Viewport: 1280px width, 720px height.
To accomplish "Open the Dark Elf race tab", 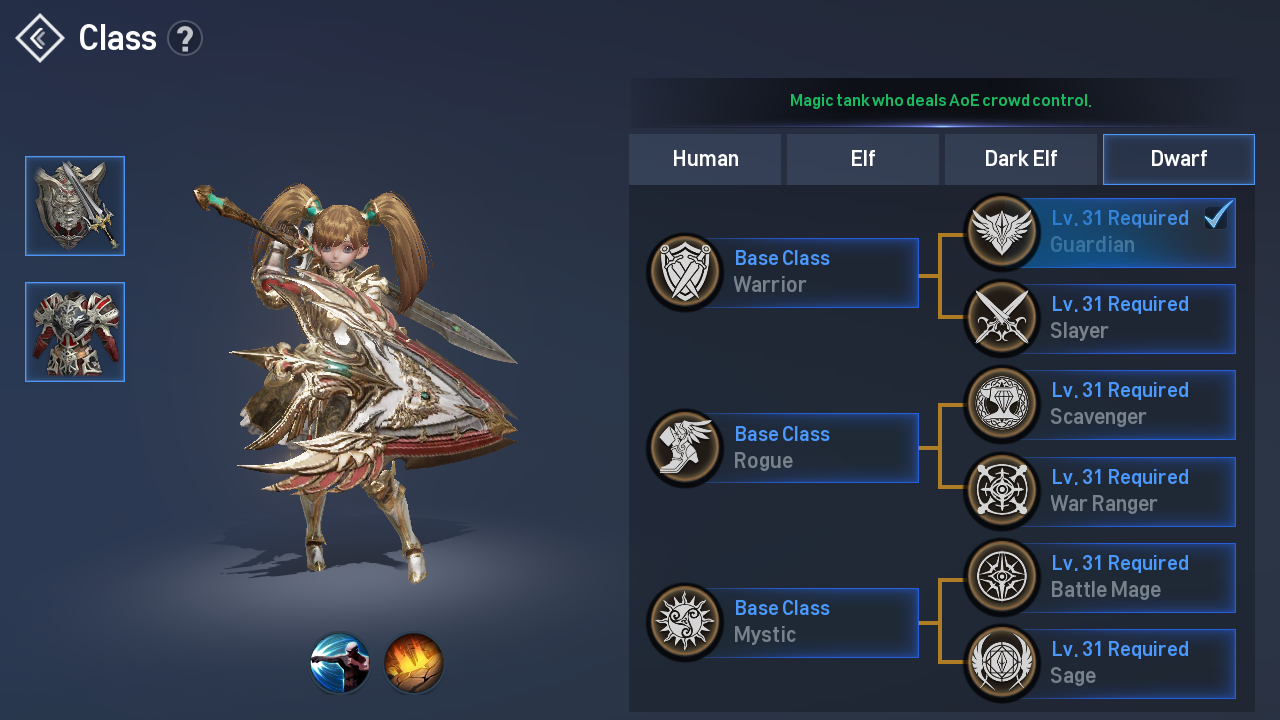I will 1020,158.
